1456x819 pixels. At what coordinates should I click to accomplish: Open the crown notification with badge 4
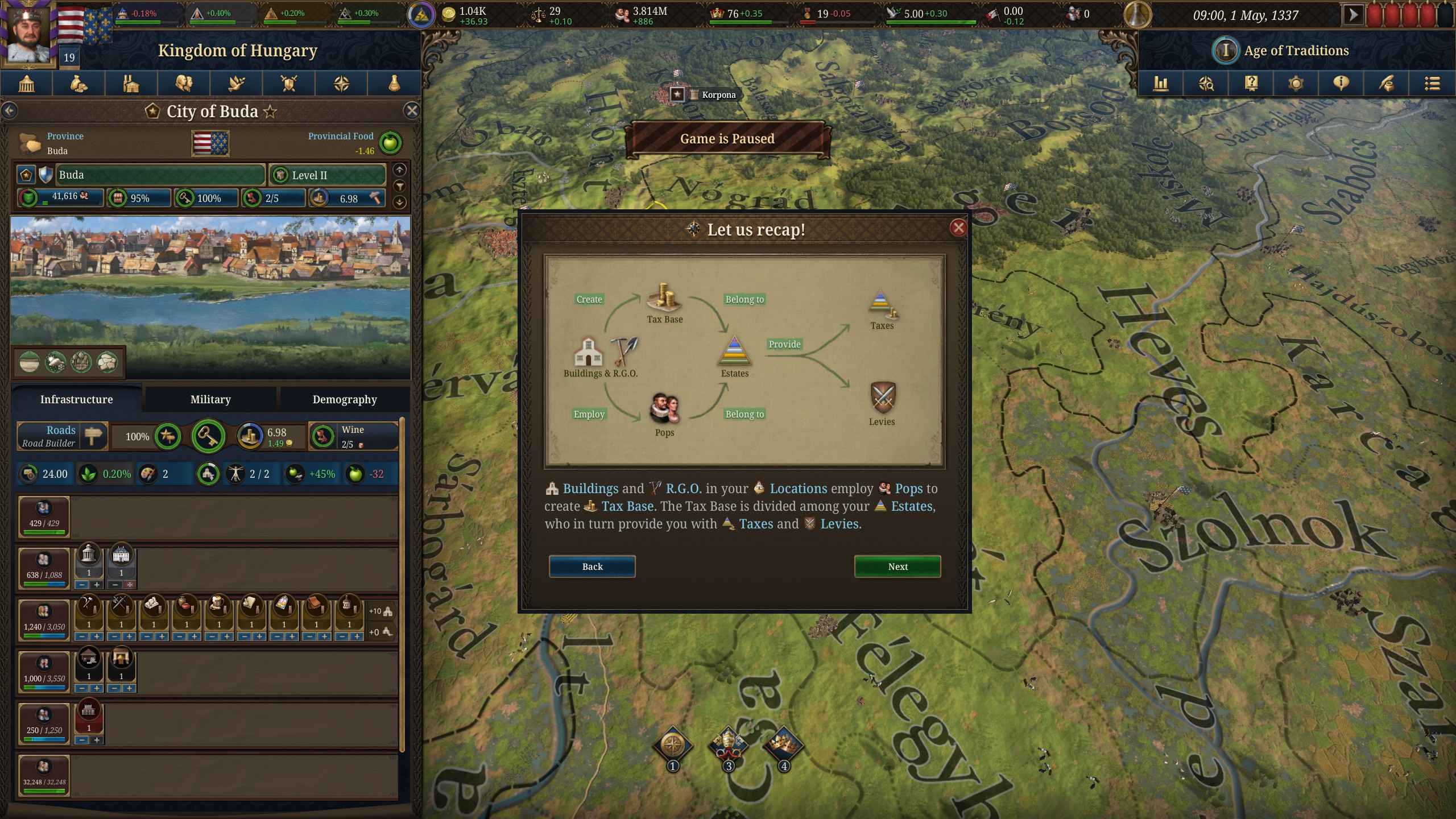[x=783, y=745]
